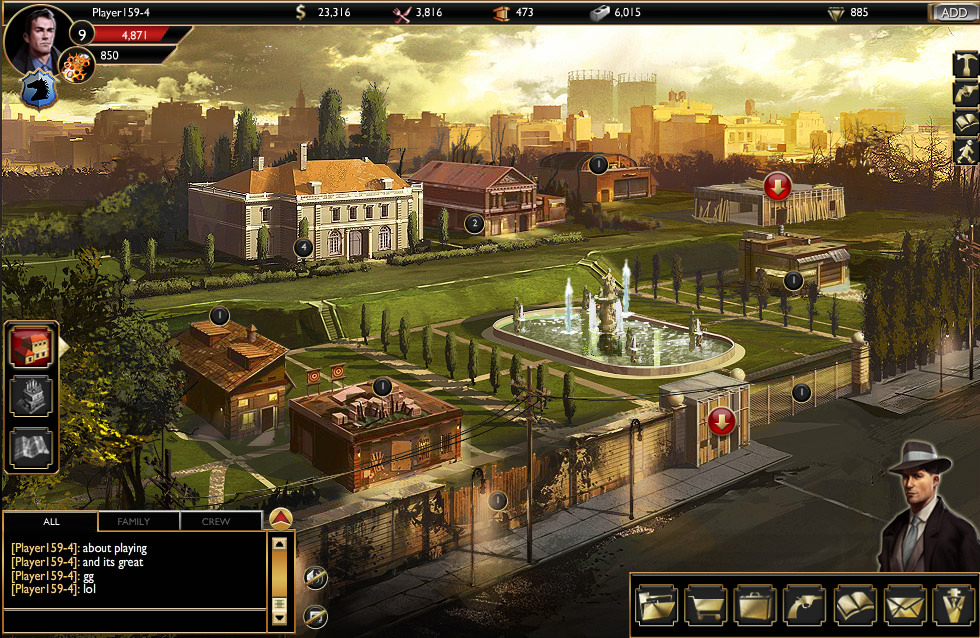Click the ADD diamonds button
The height and width of the screenshot is (638, 980).
coord(953,12)
